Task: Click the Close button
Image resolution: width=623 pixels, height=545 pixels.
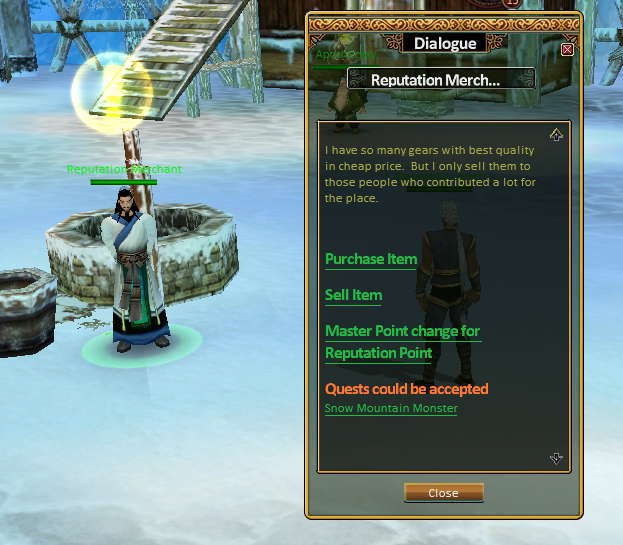Action: click(x=443, y=493)
